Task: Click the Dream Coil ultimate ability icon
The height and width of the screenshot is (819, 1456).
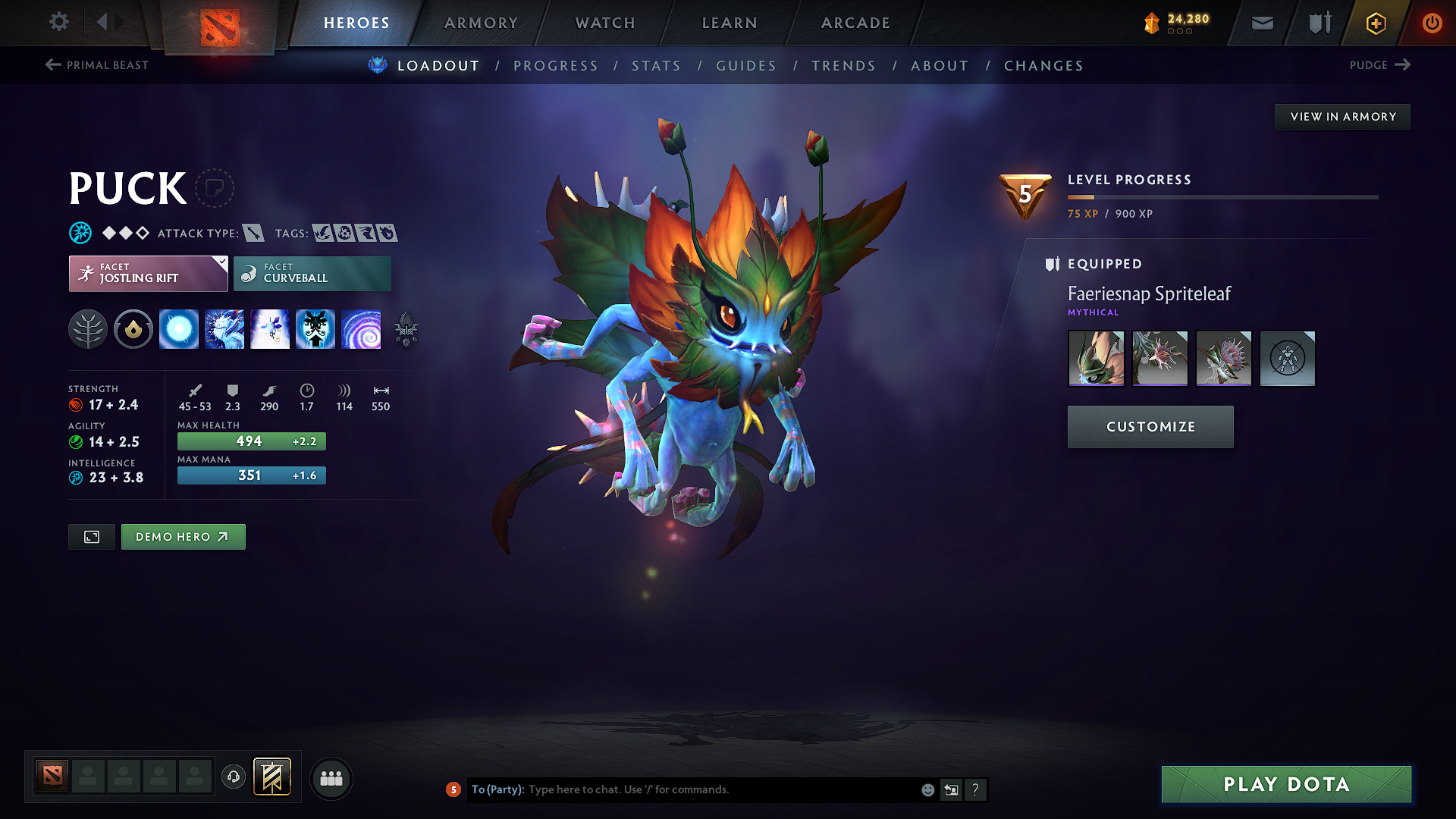Action: 362,328
